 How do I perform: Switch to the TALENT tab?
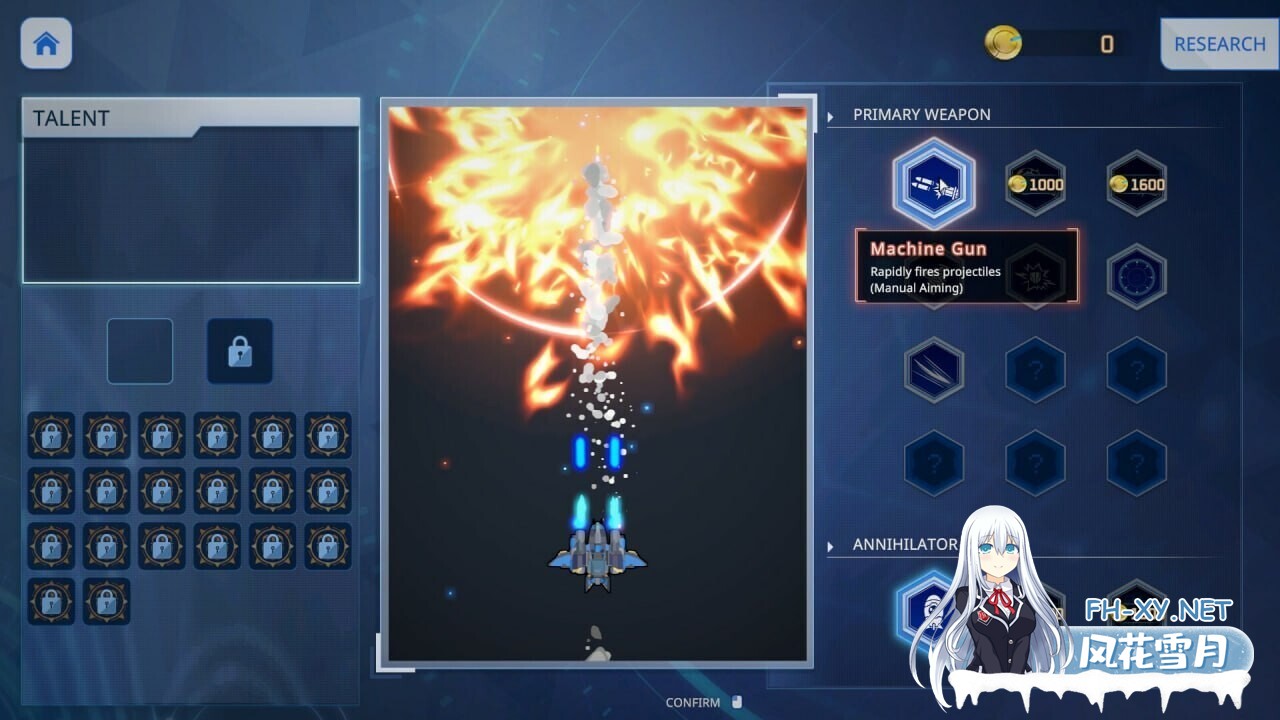70,118
